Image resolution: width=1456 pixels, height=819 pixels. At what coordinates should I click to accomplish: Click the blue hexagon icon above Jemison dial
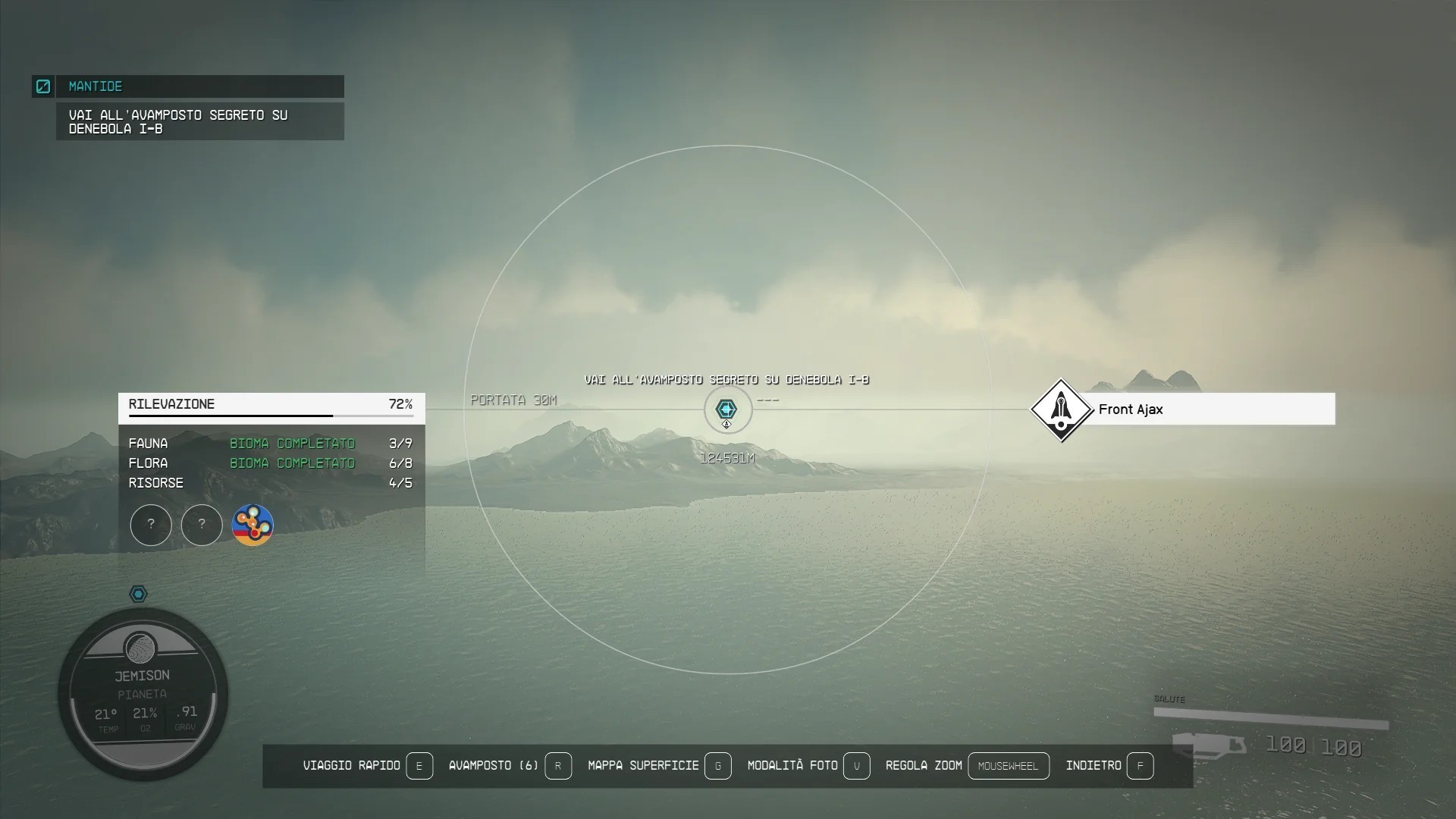[138, 594]
